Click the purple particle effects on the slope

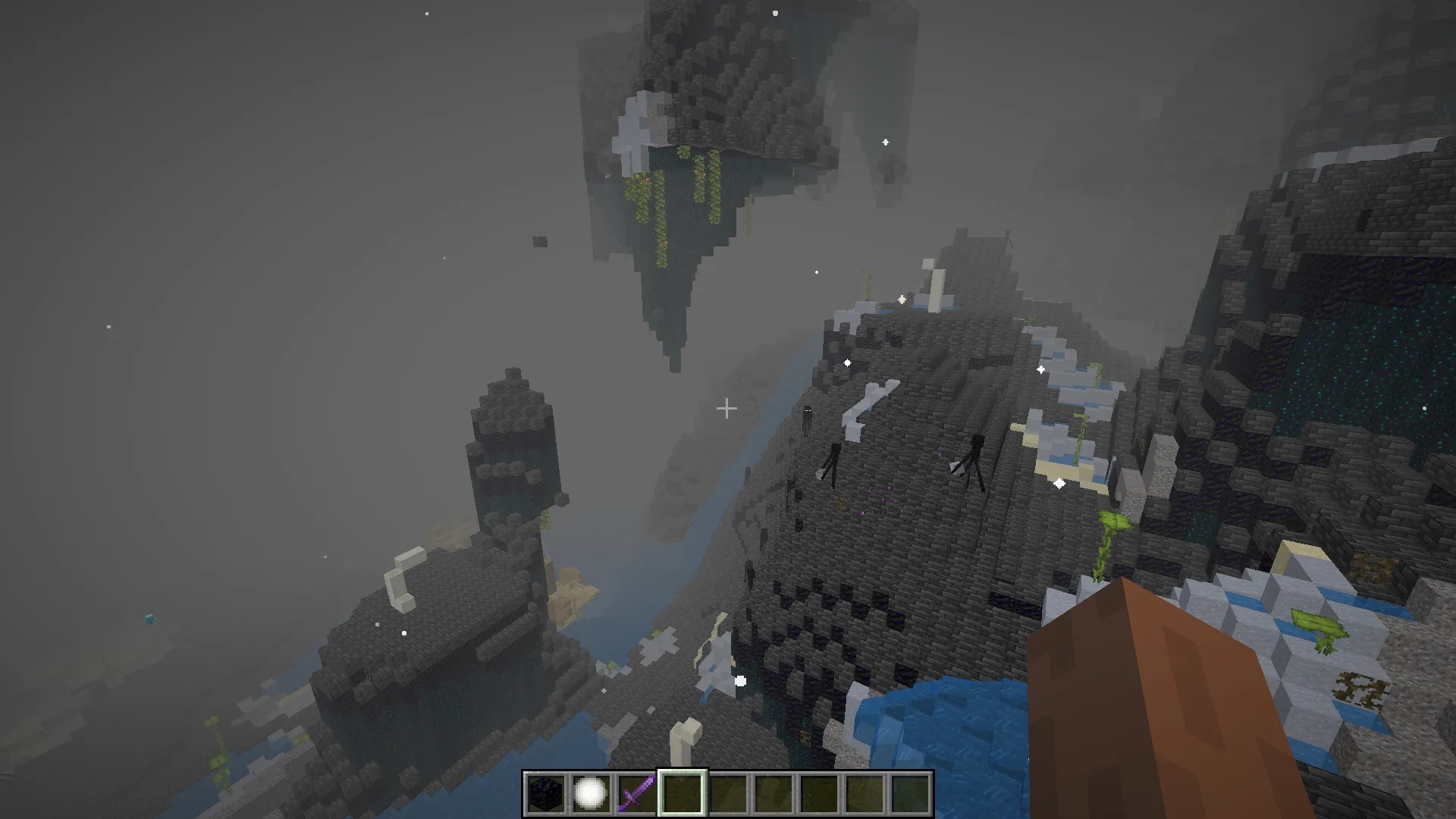883,498
